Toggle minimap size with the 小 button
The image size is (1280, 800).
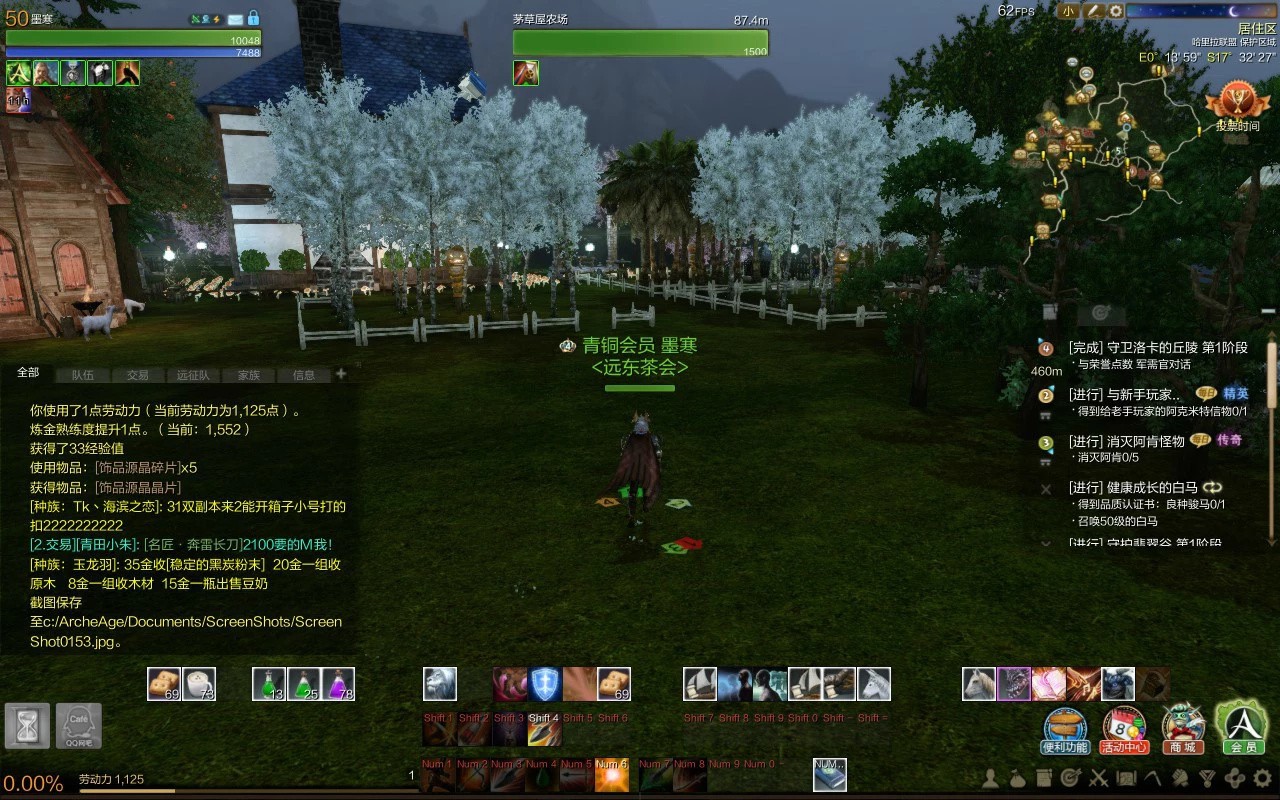pos(1068,11)
